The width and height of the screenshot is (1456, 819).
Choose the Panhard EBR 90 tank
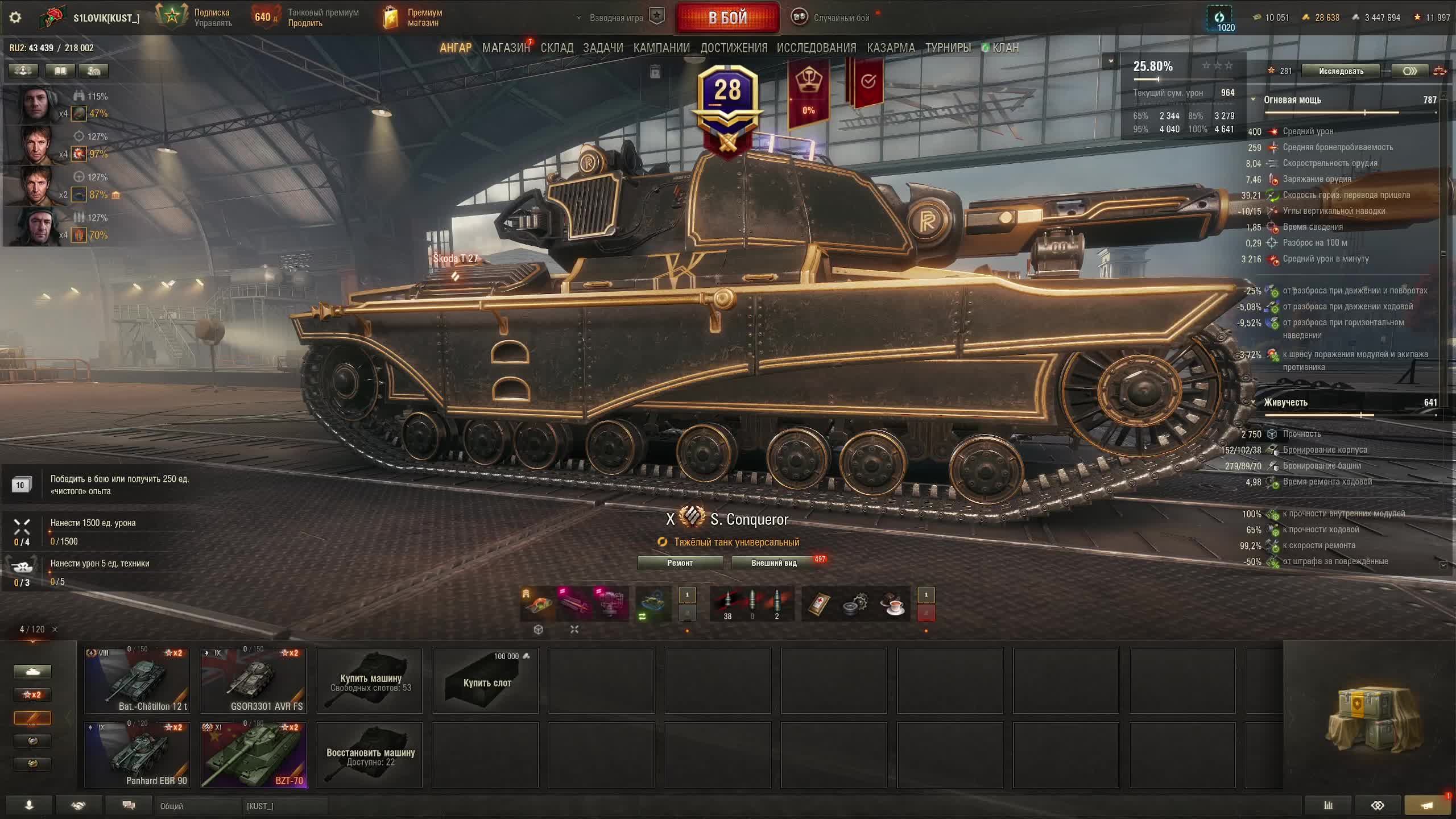pos(137,755)
